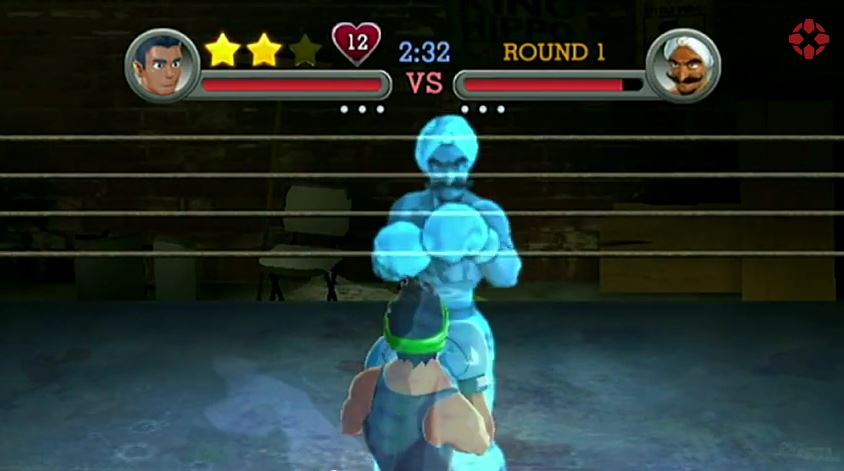Click Little Mac's portrait icon
Screen dimensions: 844x471
click(161, 65)
